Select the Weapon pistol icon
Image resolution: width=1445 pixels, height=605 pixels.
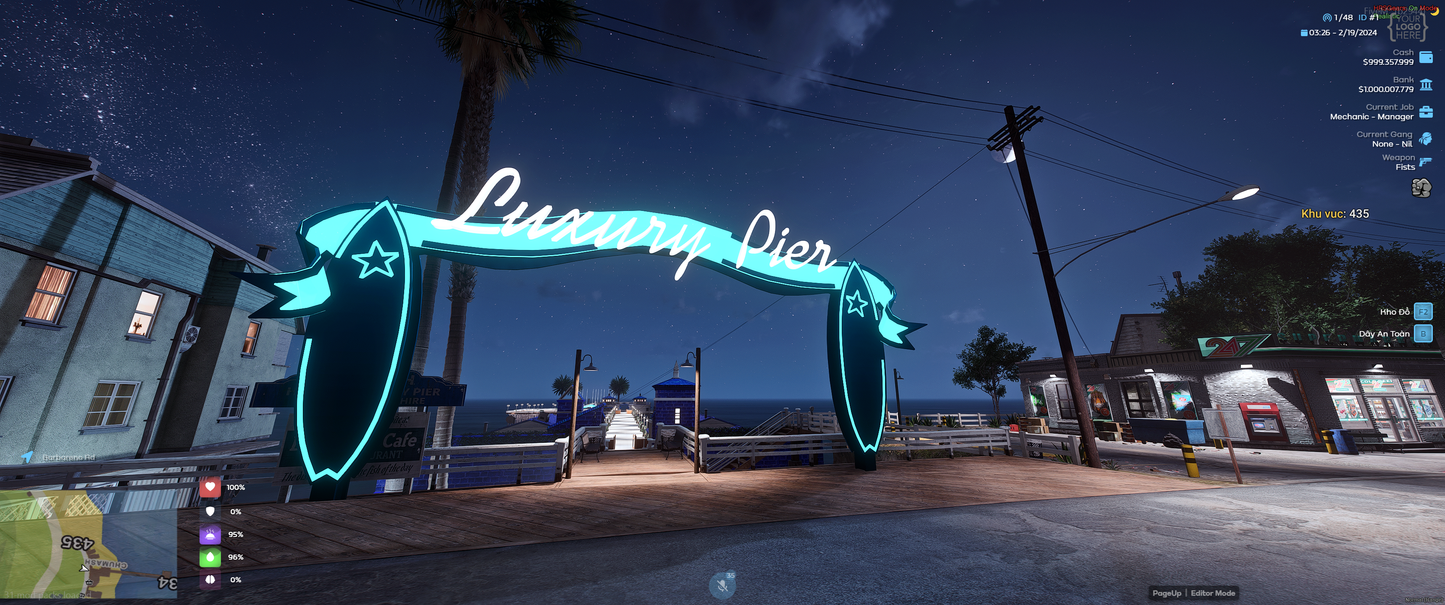(1425, 162)
